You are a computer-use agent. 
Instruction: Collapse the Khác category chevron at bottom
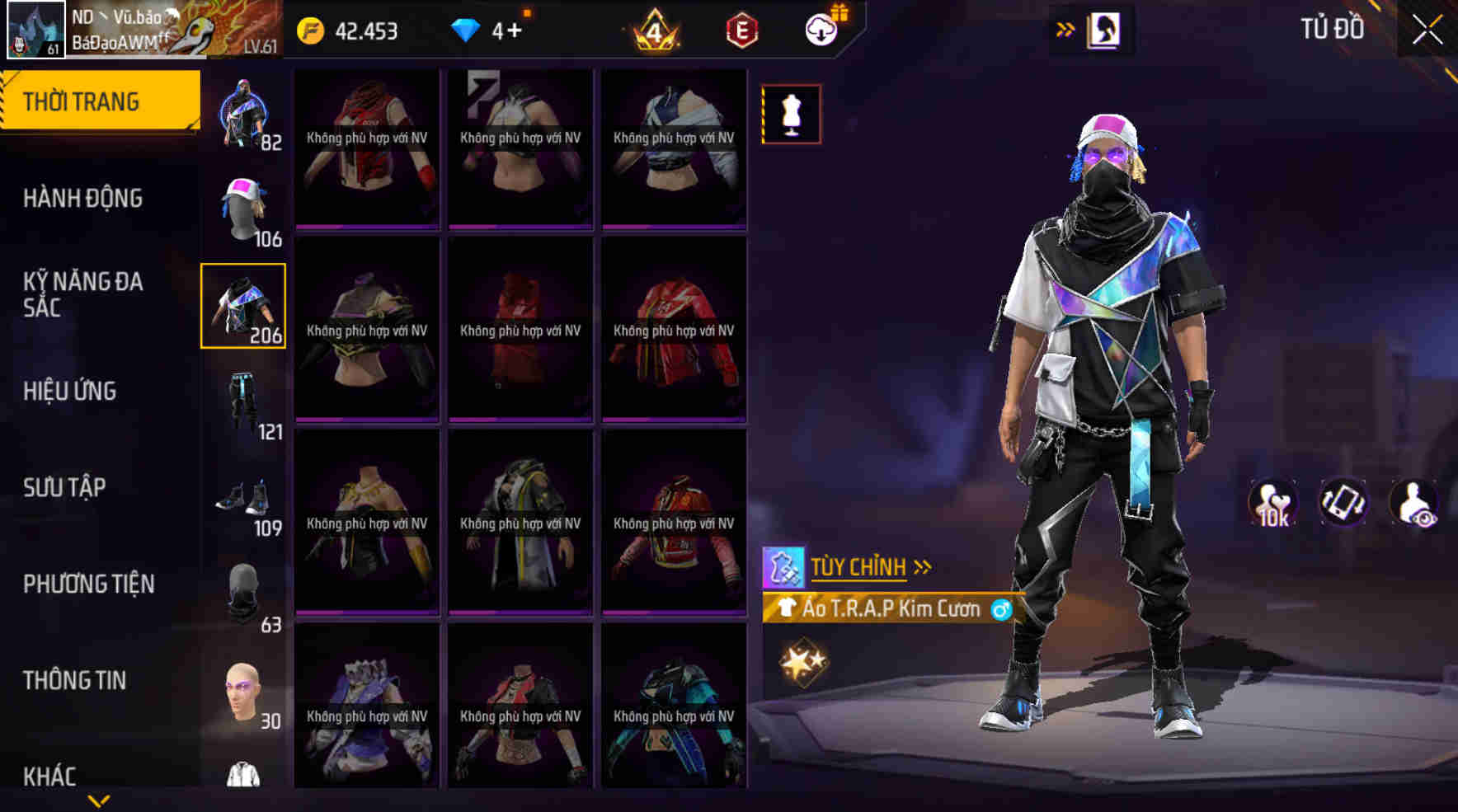99,798
